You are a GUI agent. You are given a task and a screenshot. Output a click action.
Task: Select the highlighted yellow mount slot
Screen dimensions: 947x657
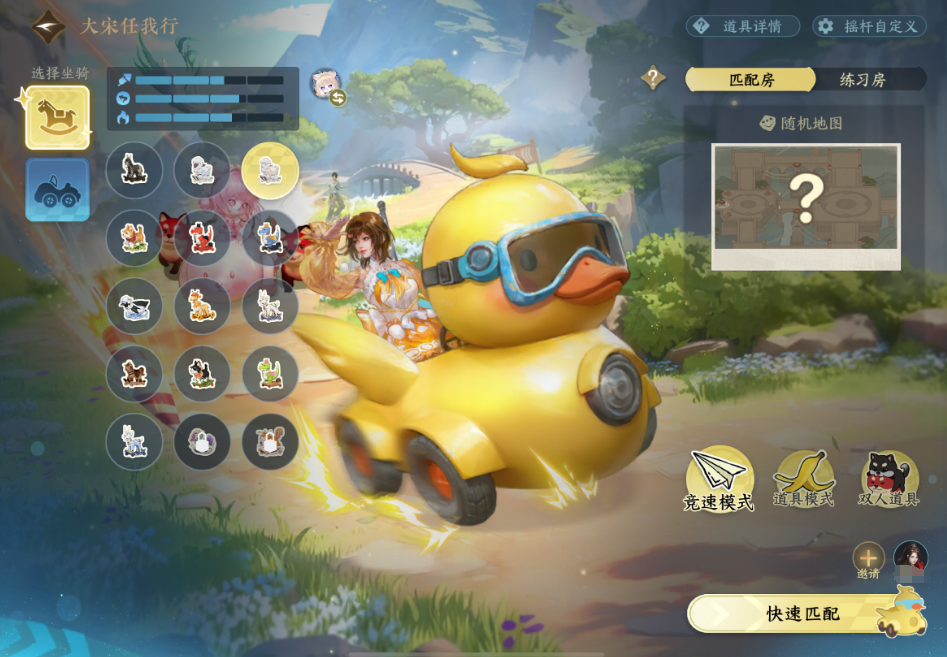point(270,170)
